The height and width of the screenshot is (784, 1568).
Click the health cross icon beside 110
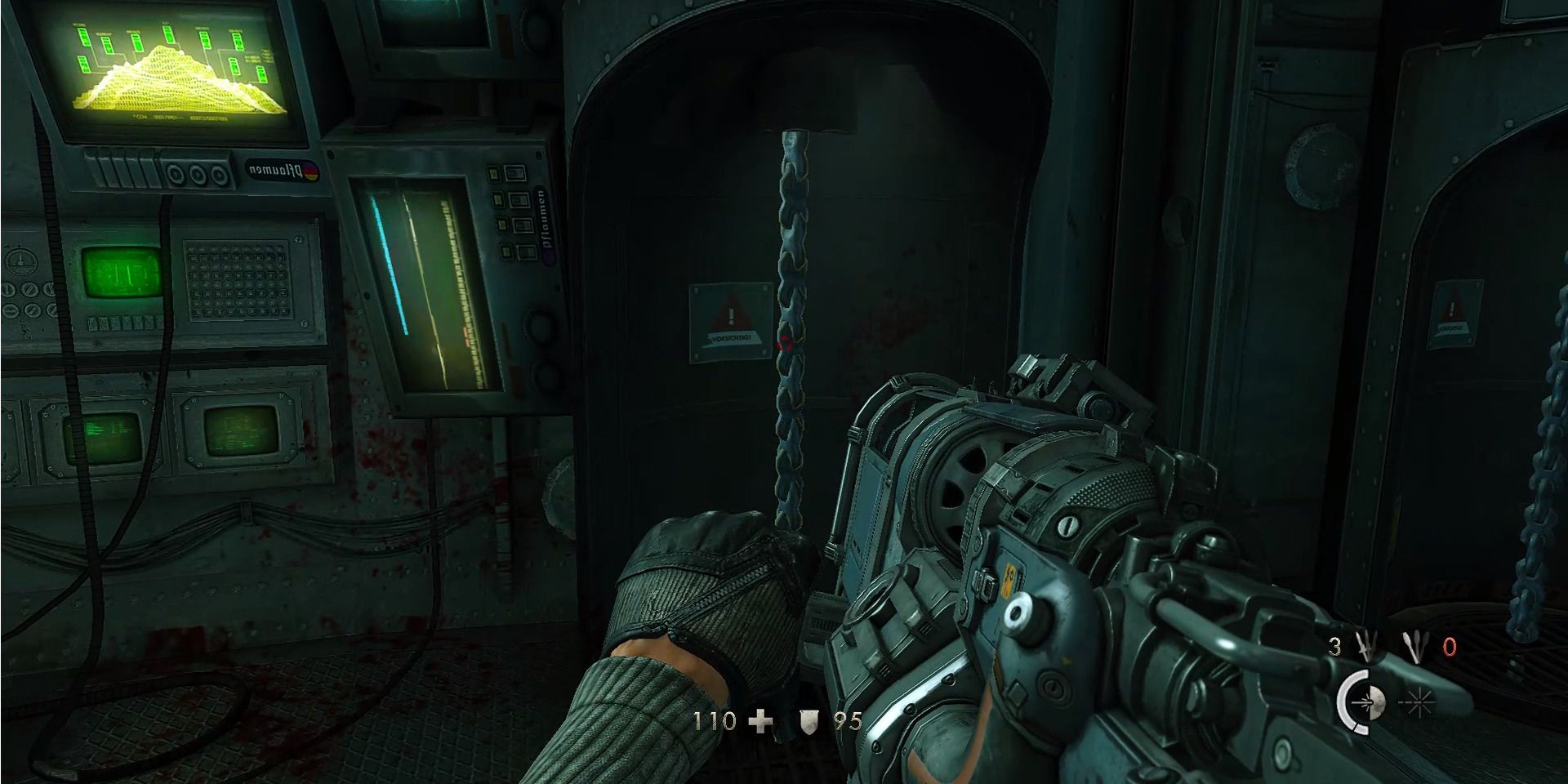759,722
